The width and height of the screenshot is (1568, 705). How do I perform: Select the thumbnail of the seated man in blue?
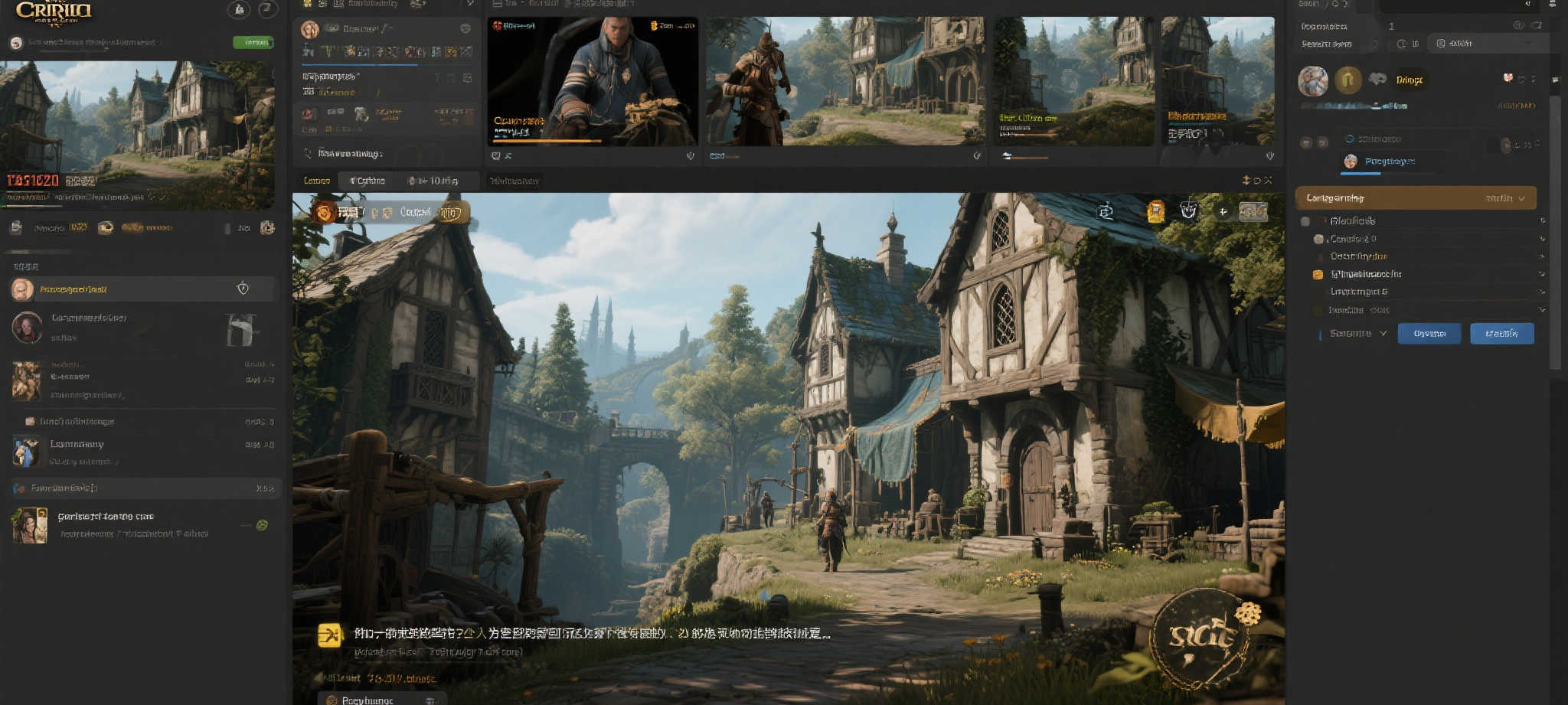click(x=593, y=81)
